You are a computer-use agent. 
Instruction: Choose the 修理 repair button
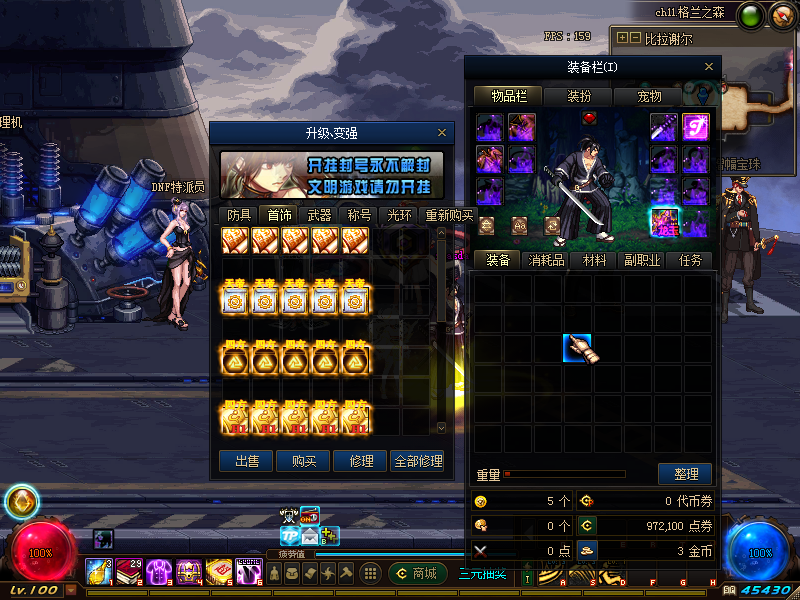click(360, 461)
